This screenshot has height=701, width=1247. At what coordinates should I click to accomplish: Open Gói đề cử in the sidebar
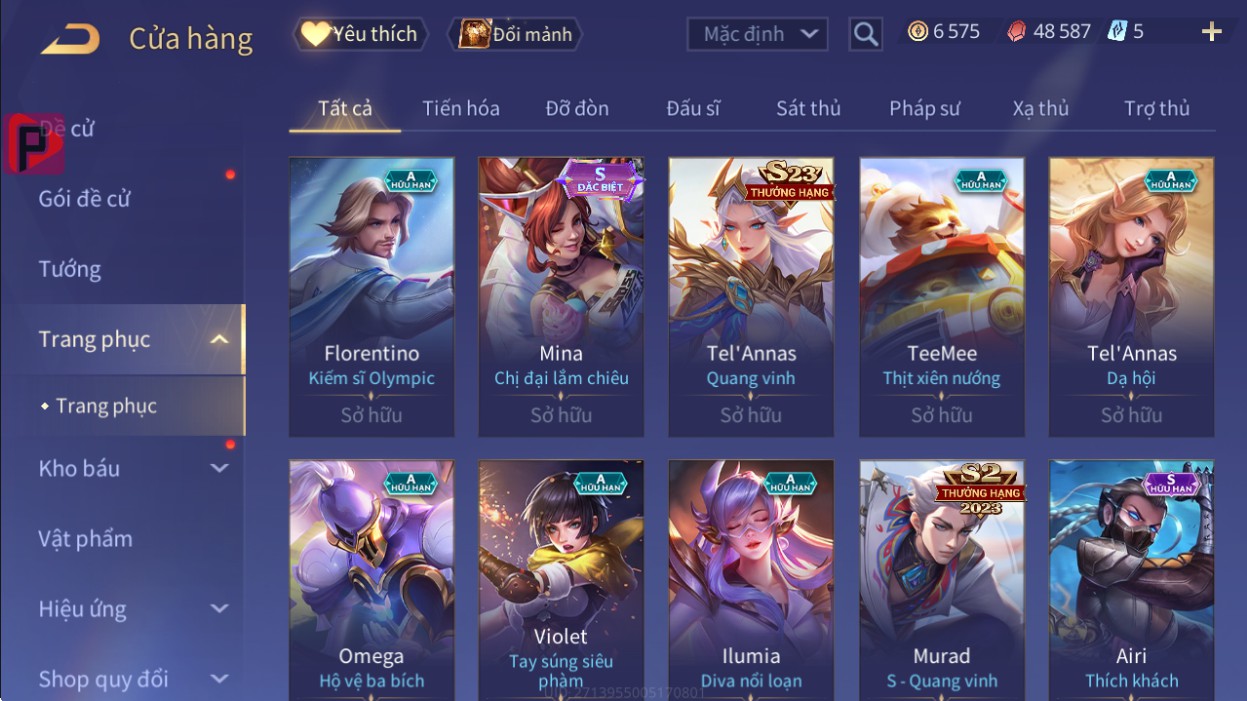pos(85,198)
